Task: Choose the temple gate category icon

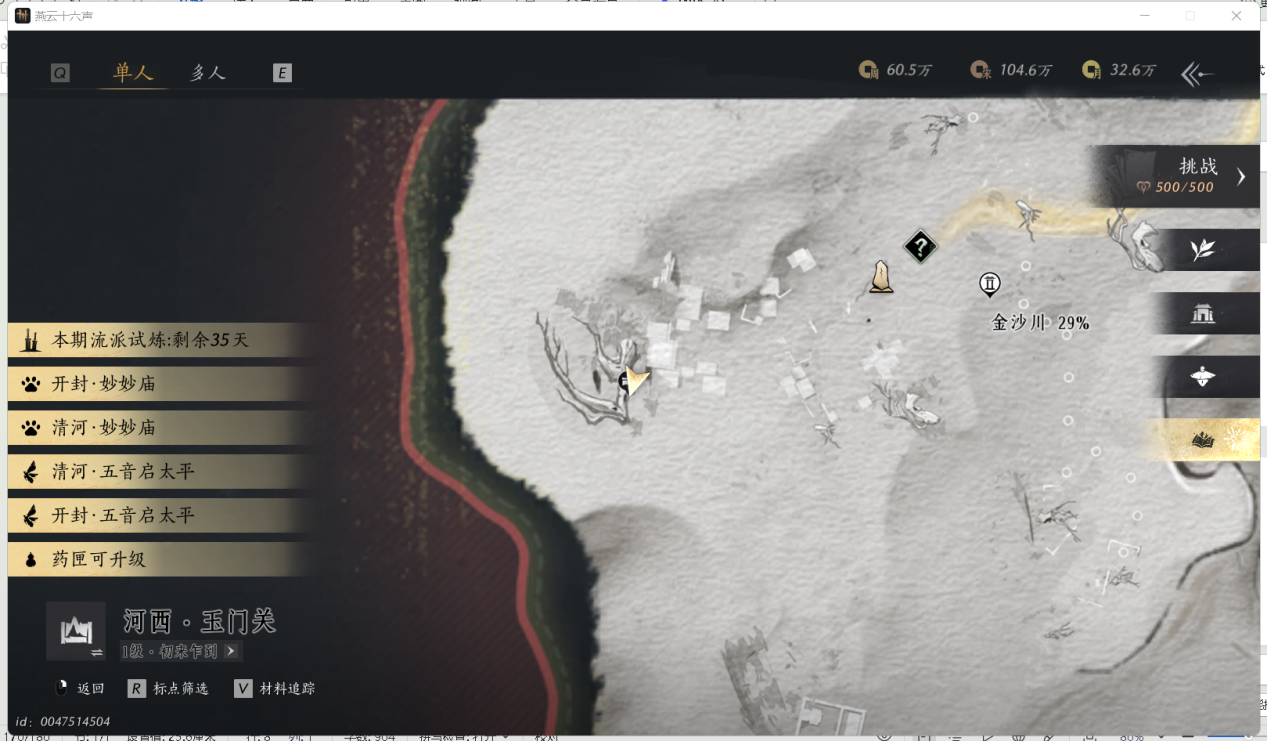Action: click(x=1202, y=314)
